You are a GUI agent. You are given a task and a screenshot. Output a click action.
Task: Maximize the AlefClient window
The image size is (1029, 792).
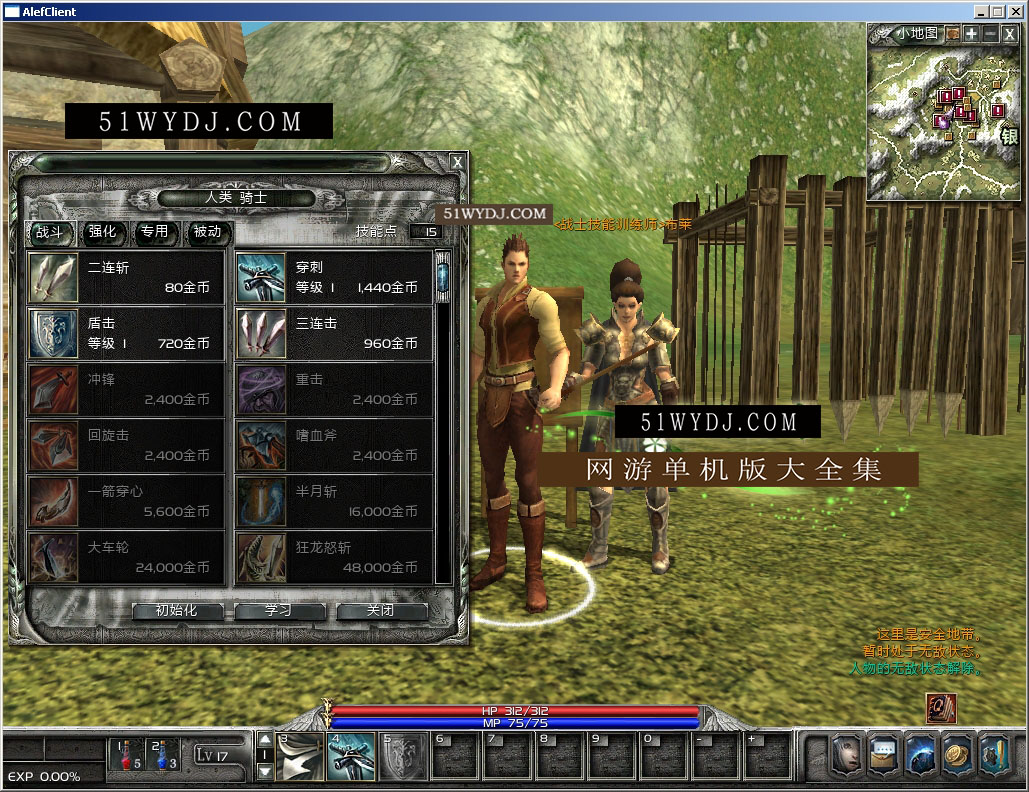point(998,11)
